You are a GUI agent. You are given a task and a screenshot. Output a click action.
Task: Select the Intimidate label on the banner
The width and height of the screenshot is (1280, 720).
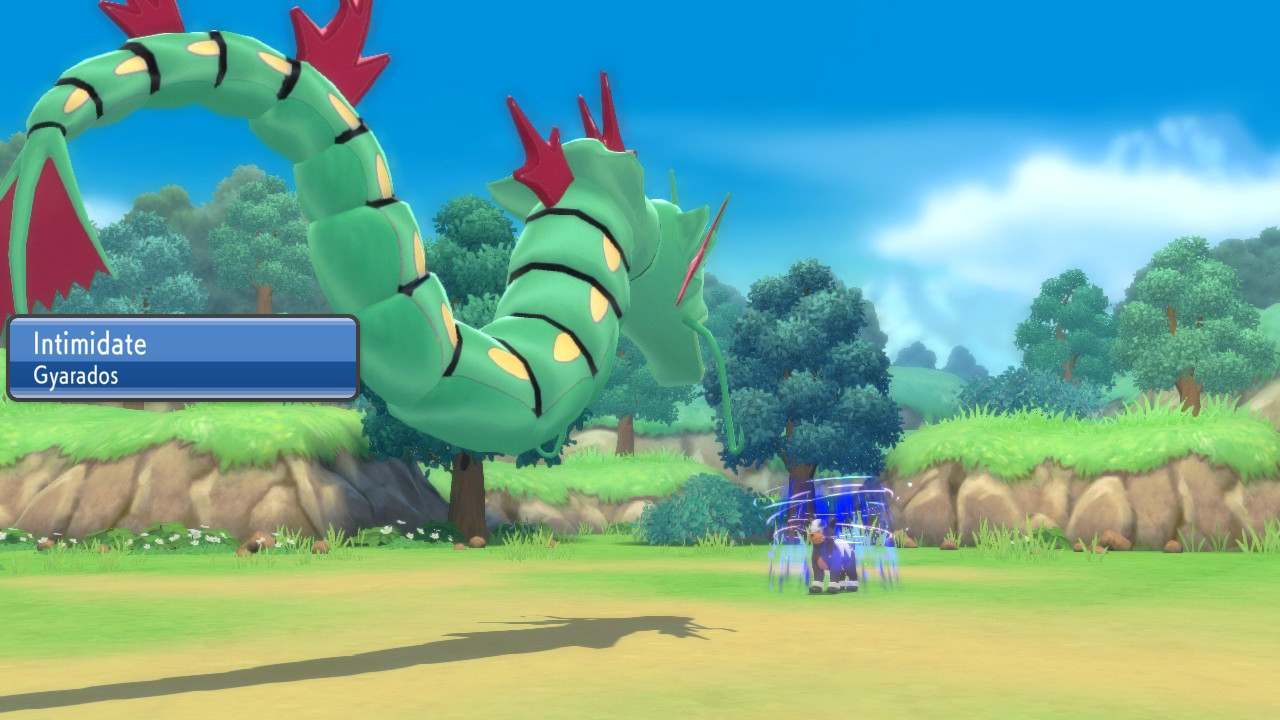[x=88, y=344]
